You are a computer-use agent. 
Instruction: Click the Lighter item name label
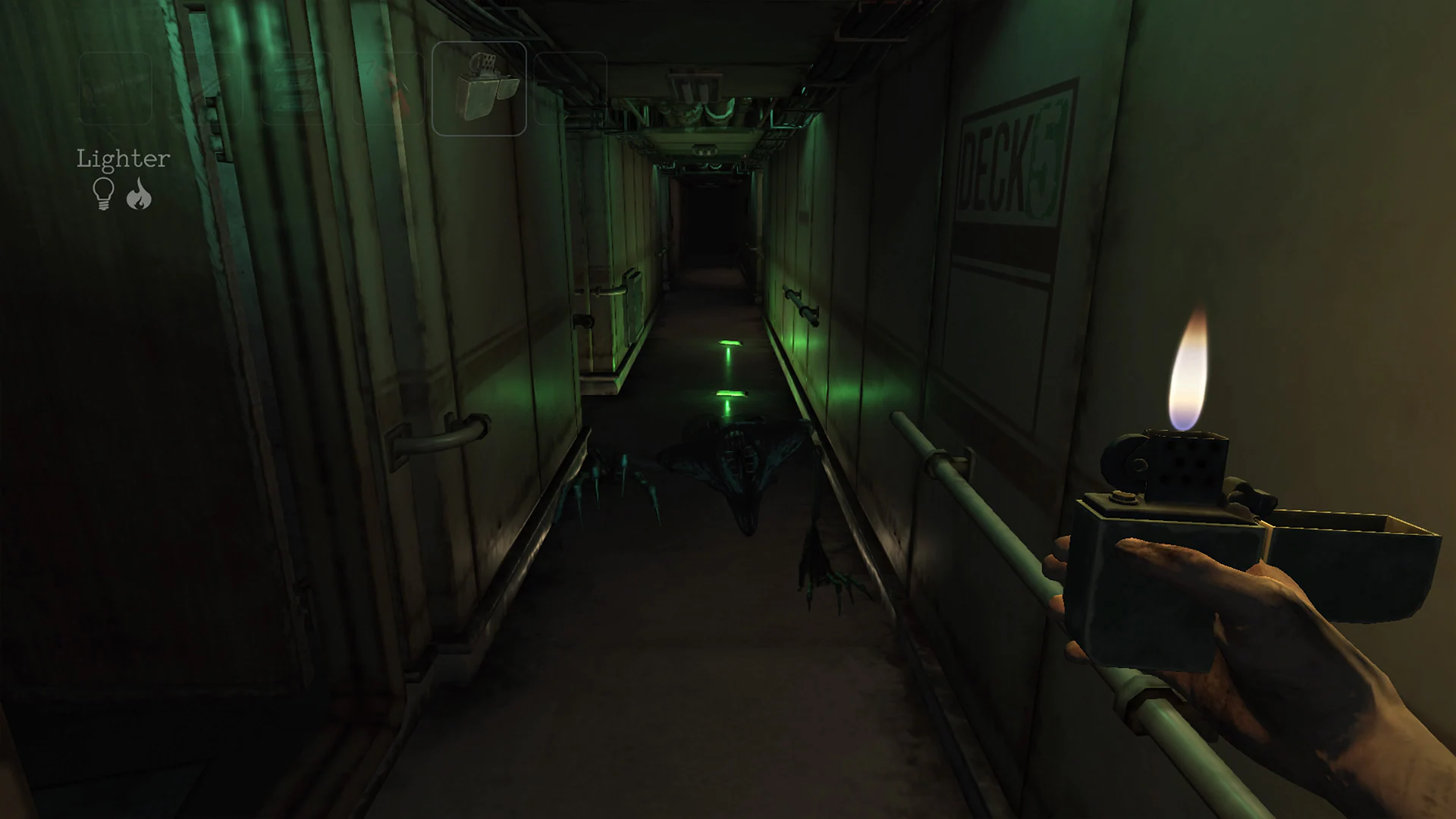click(123, 158)
